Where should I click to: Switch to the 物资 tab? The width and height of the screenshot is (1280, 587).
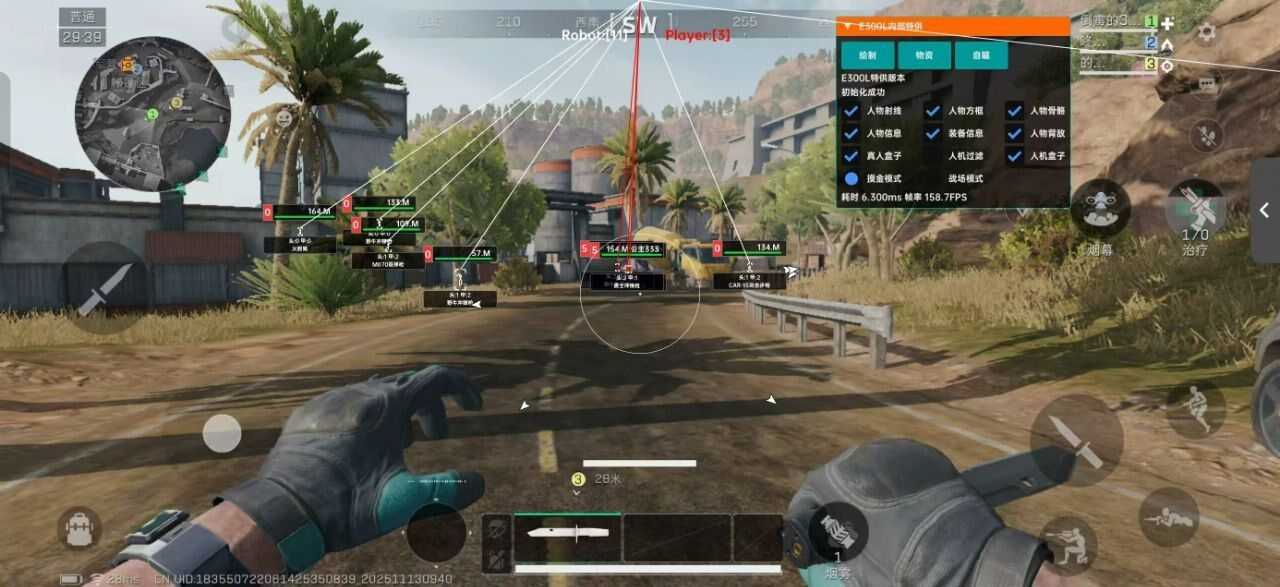tap(924, 55)
